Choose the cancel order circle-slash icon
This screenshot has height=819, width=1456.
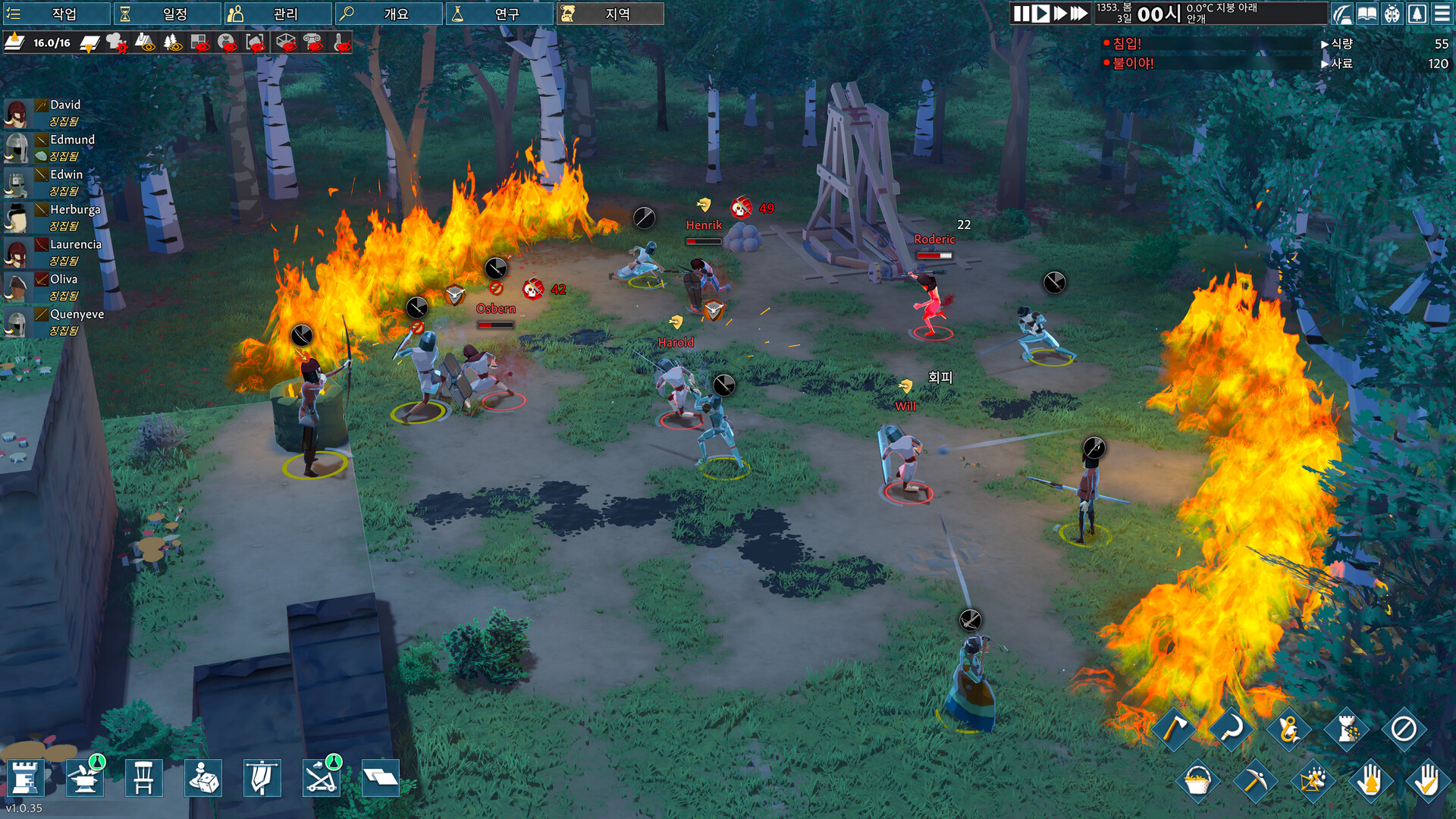pyautogui.click(x=1403, y=729)
